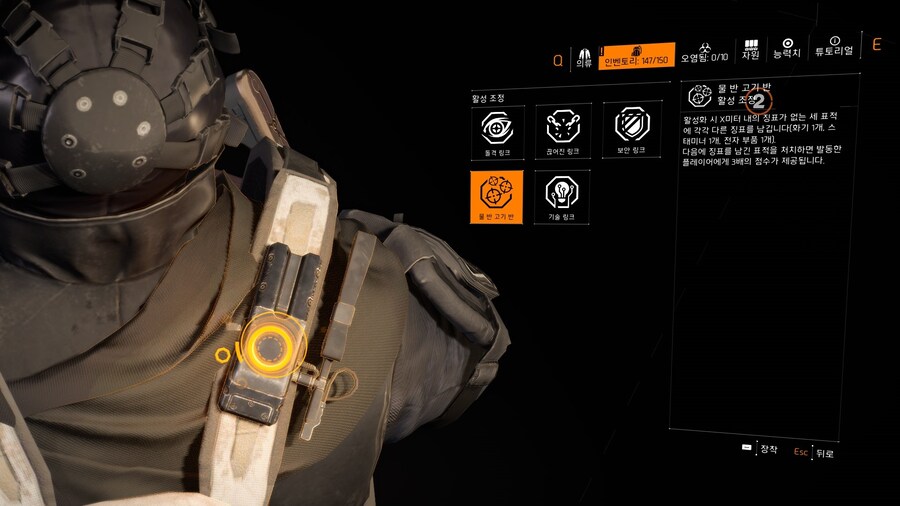Choose the 기술 링크 lightbulb skill tile
The height and width of the screenshot is (506, 900).
[562, 196]
